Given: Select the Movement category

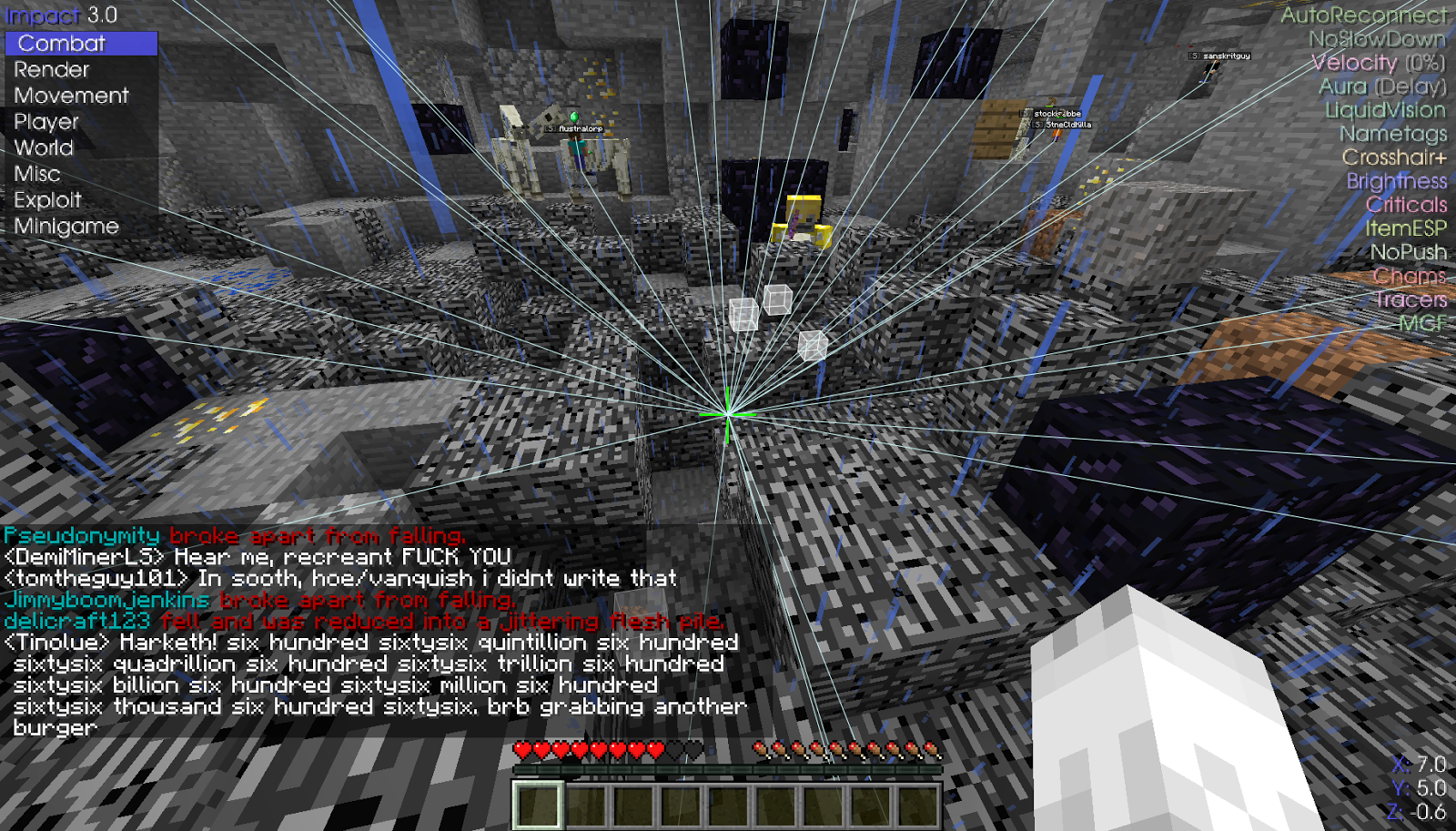Looking at the screenshot, I should coord(72,95).
